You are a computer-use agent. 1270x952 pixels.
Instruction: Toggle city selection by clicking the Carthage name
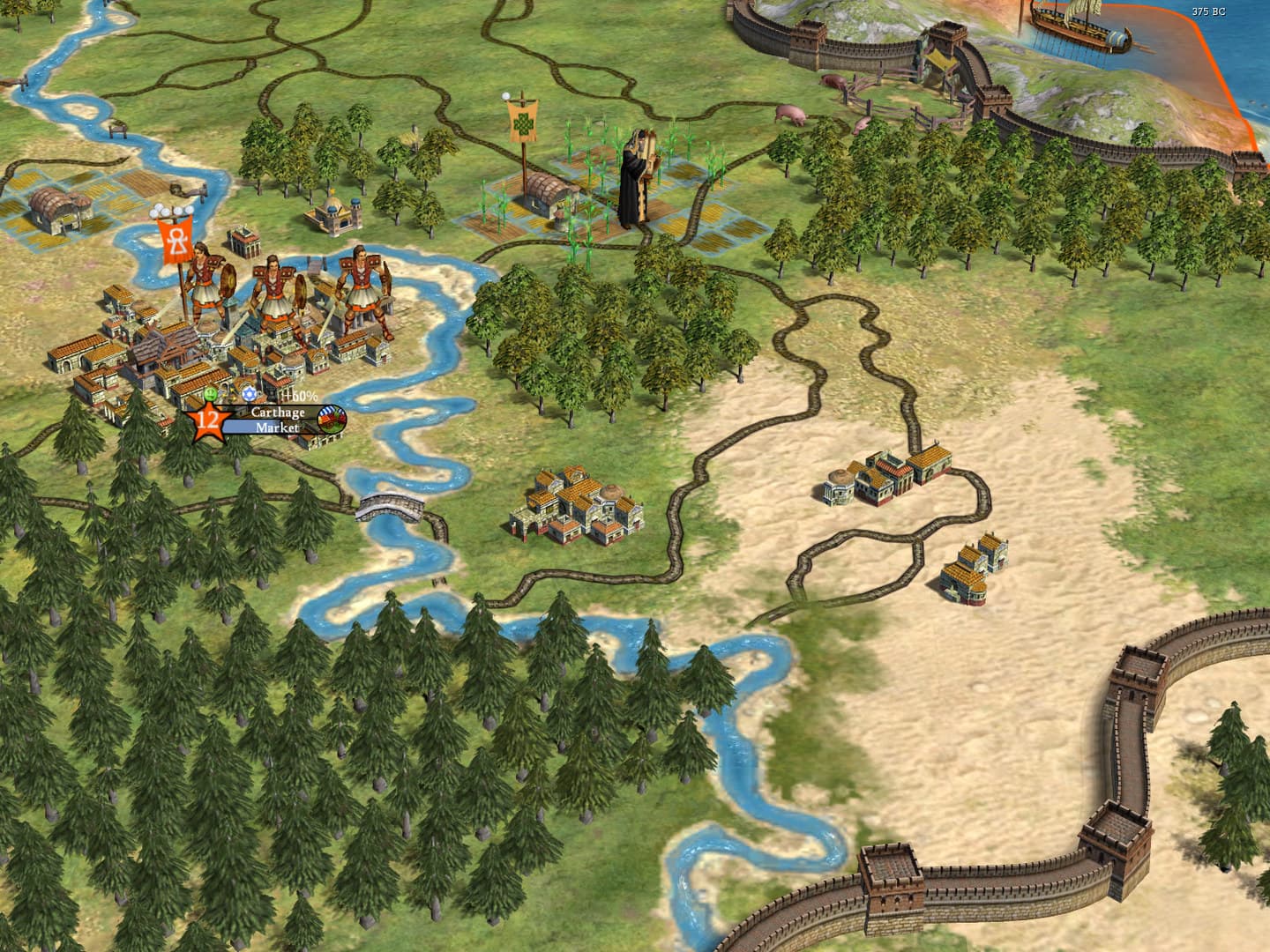tap(278, 412)
